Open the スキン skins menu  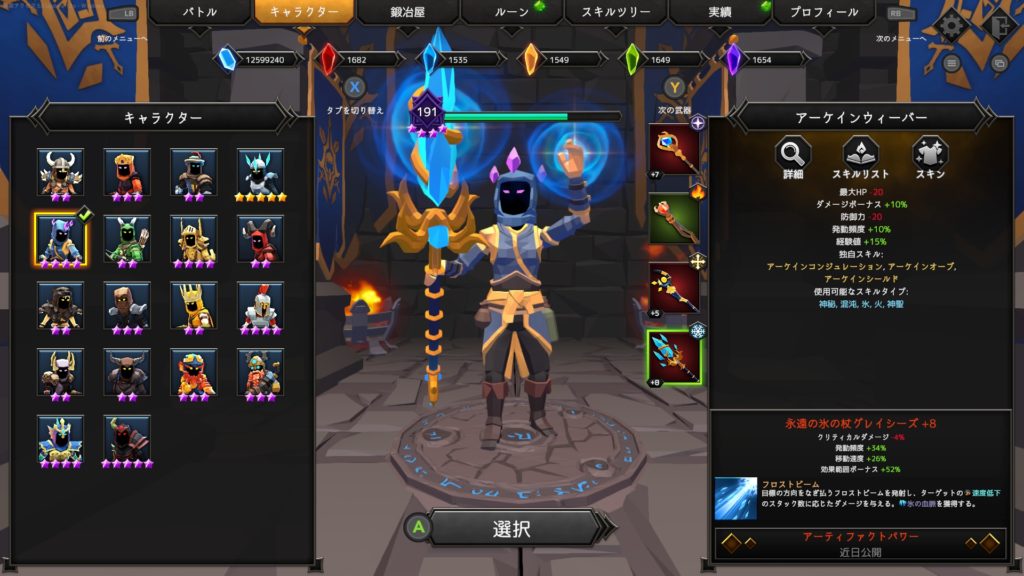pos(929,156)
